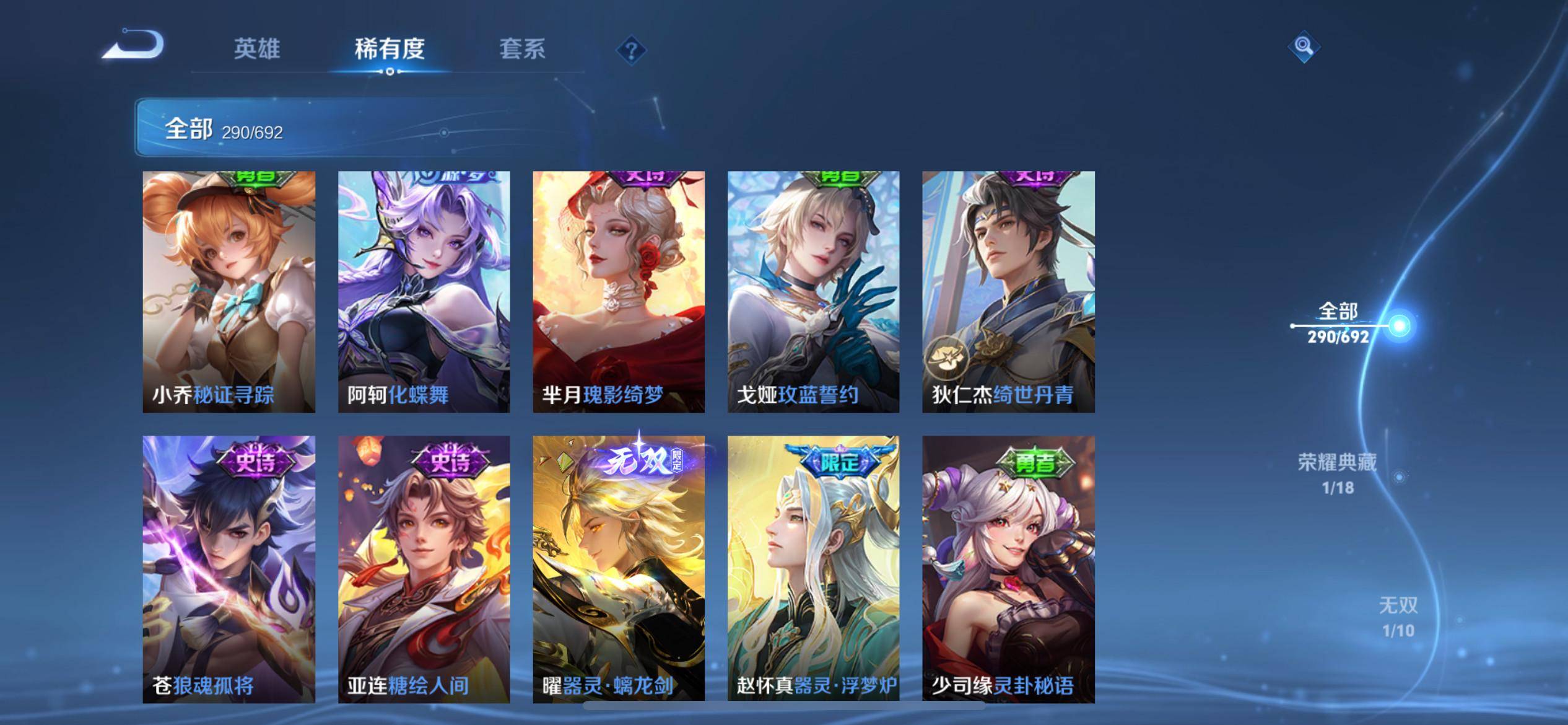
Task: Pick the 苍 狼魂孤将 skin card
Action: [229, 569]
